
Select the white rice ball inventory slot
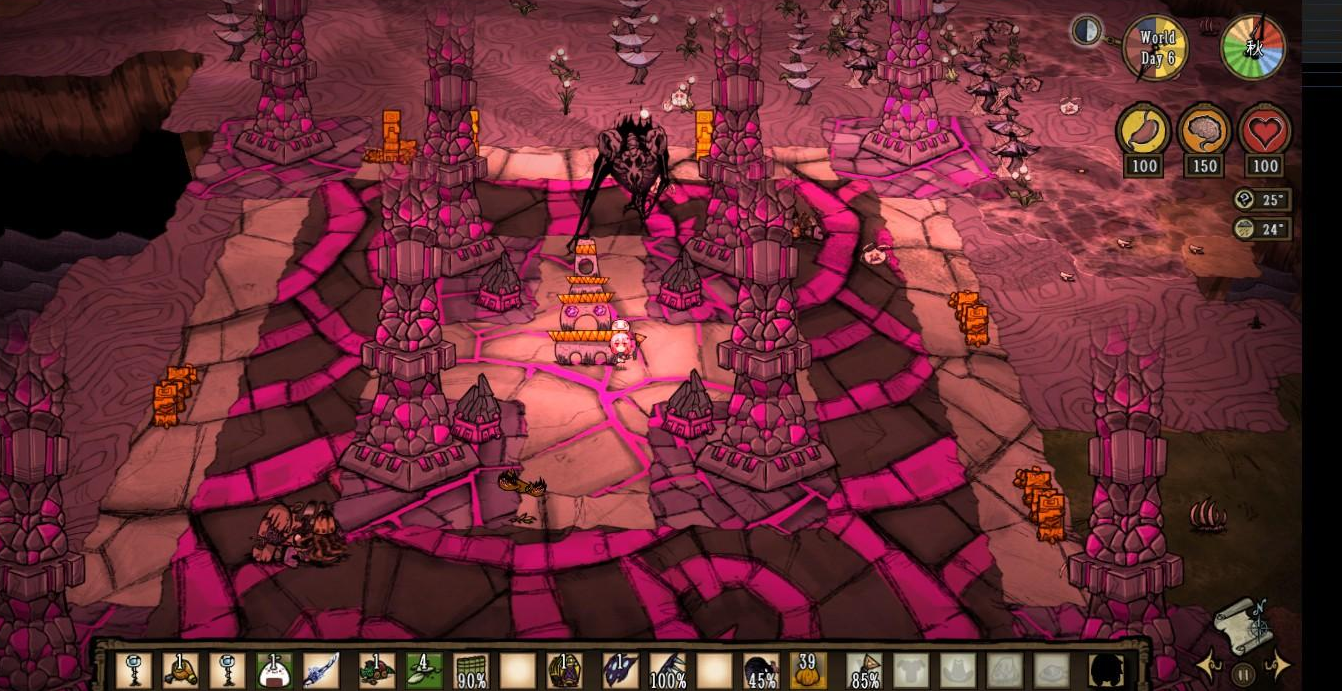[x=274, y=671]
